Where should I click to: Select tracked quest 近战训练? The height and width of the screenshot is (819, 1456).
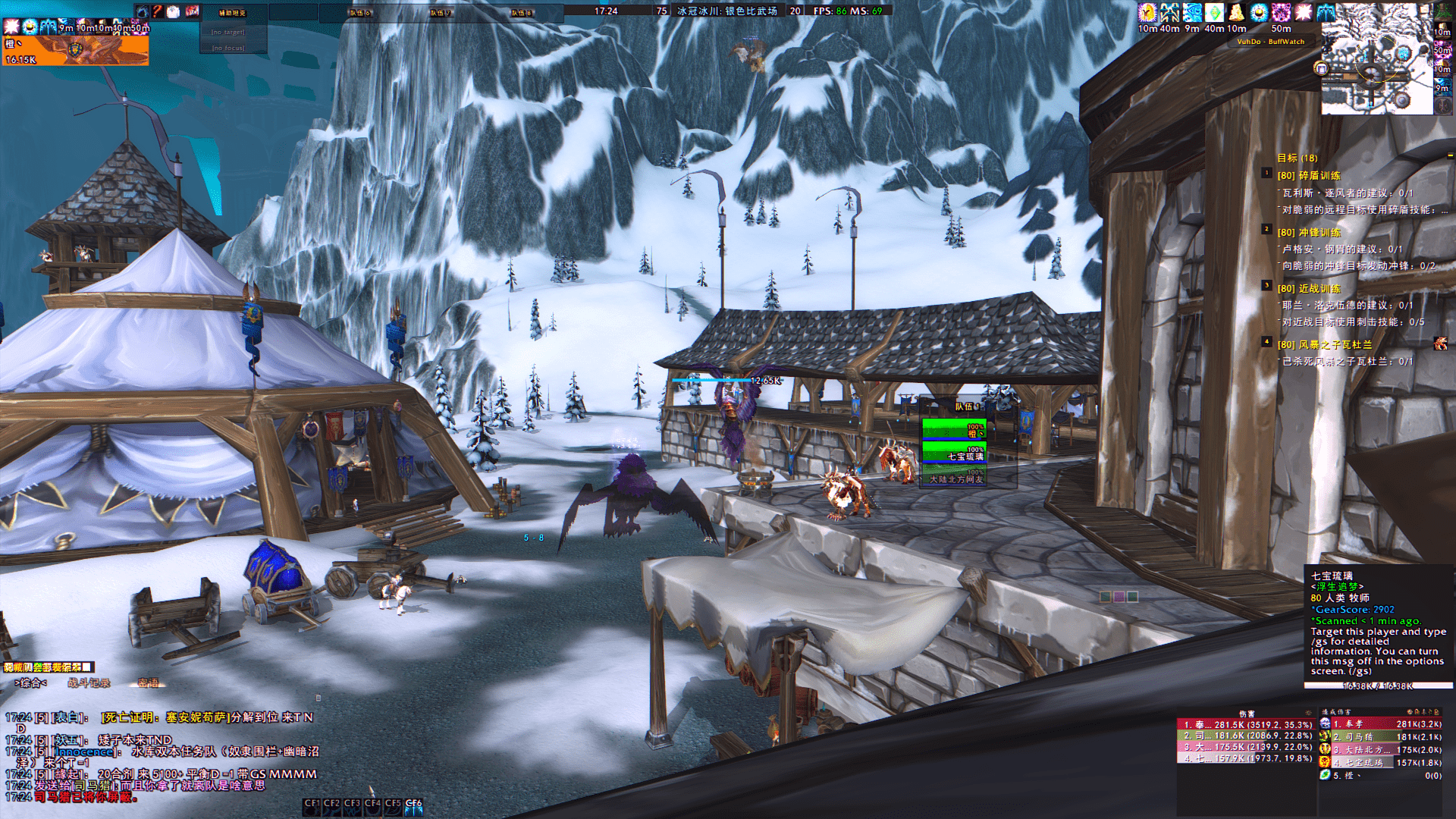(1319, 289)
